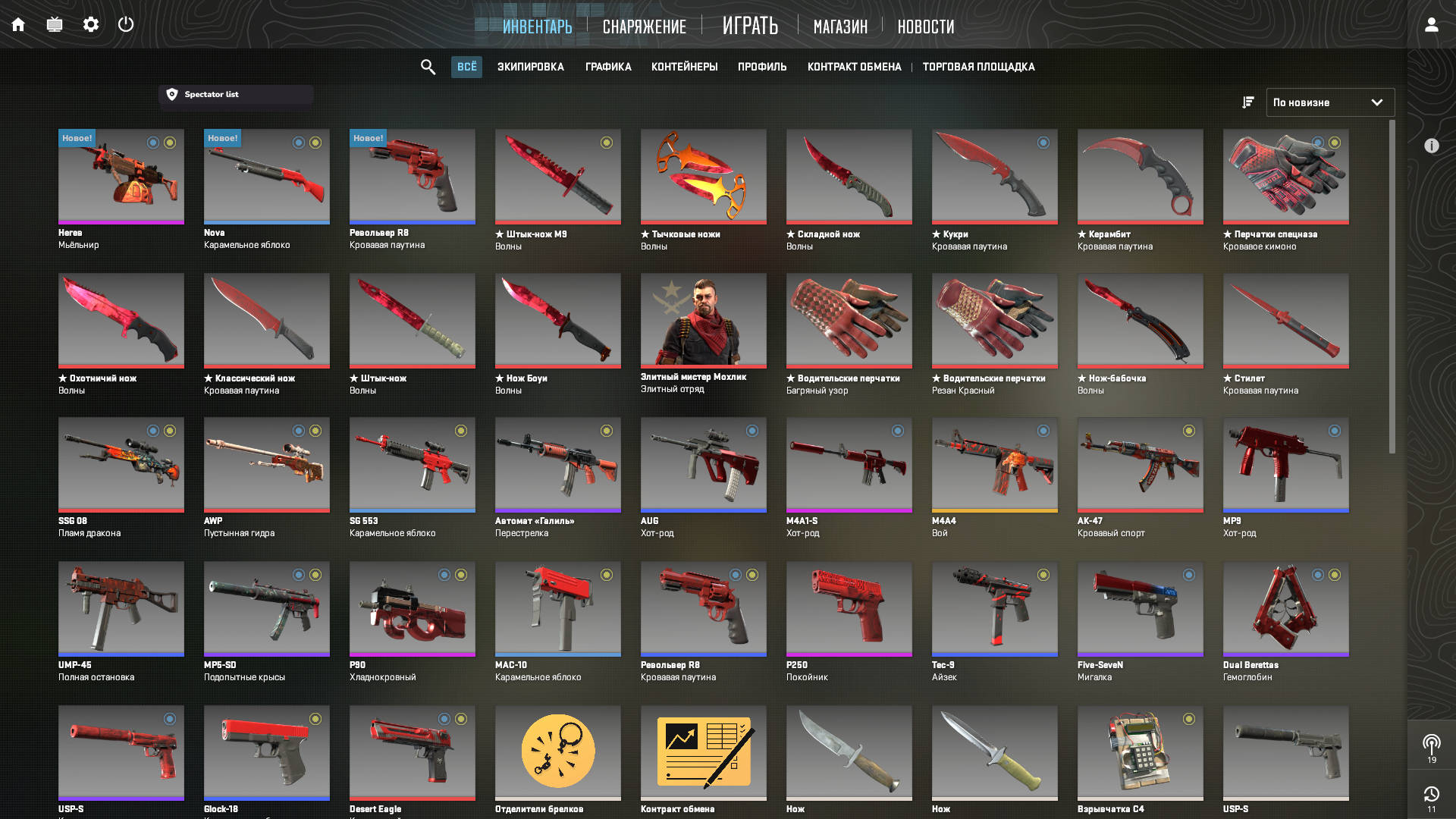Image resolution: width=1456 pixels, height=819 pixels.
Task: Open the По новизне sorting dropdown
Action: (1330, 102)
